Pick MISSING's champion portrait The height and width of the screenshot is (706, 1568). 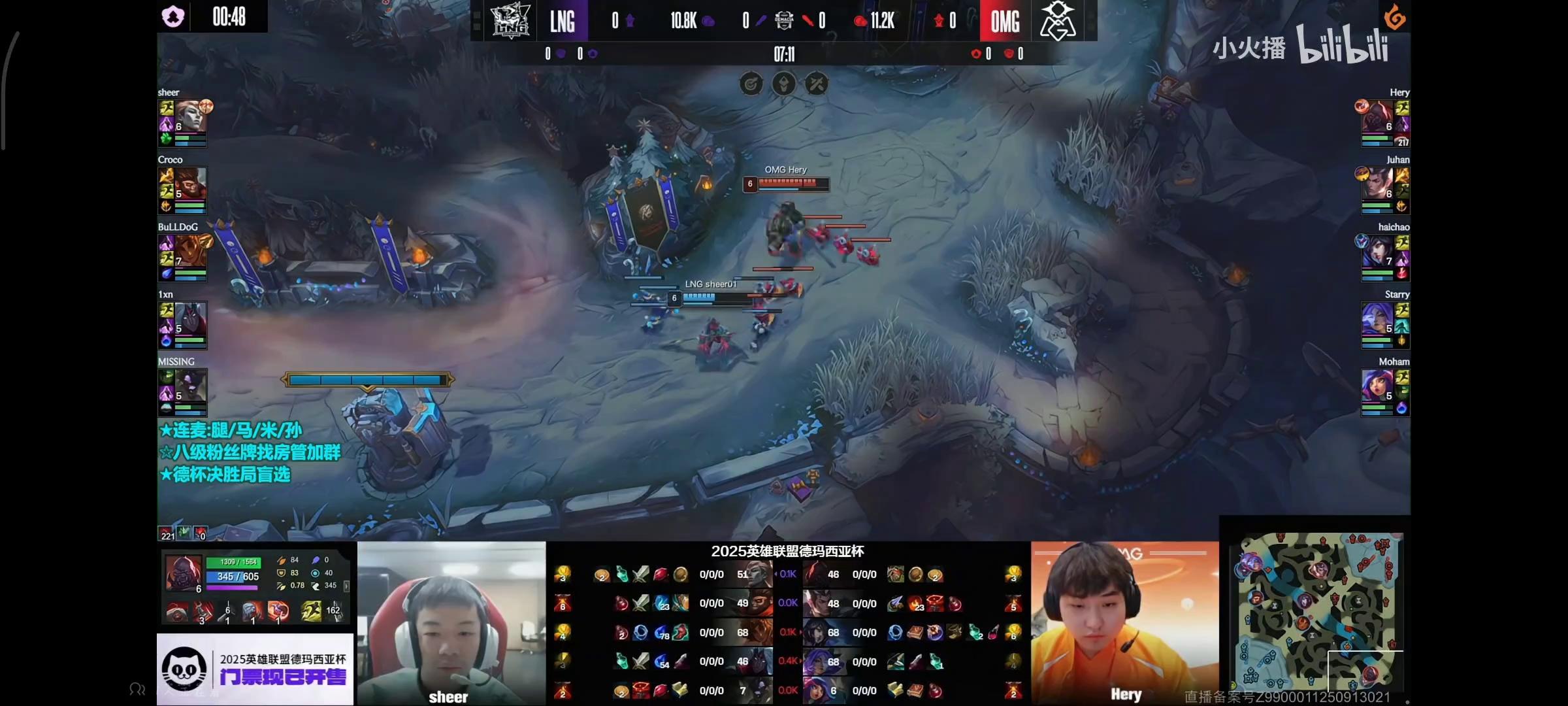(190, 386)
